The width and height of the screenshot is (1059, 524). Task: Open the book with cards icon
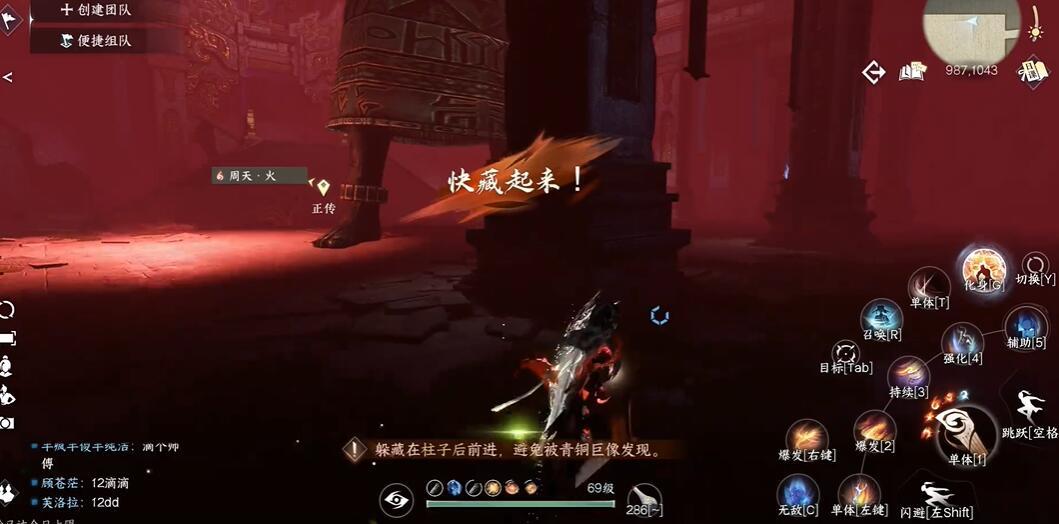tap(911, 71)
